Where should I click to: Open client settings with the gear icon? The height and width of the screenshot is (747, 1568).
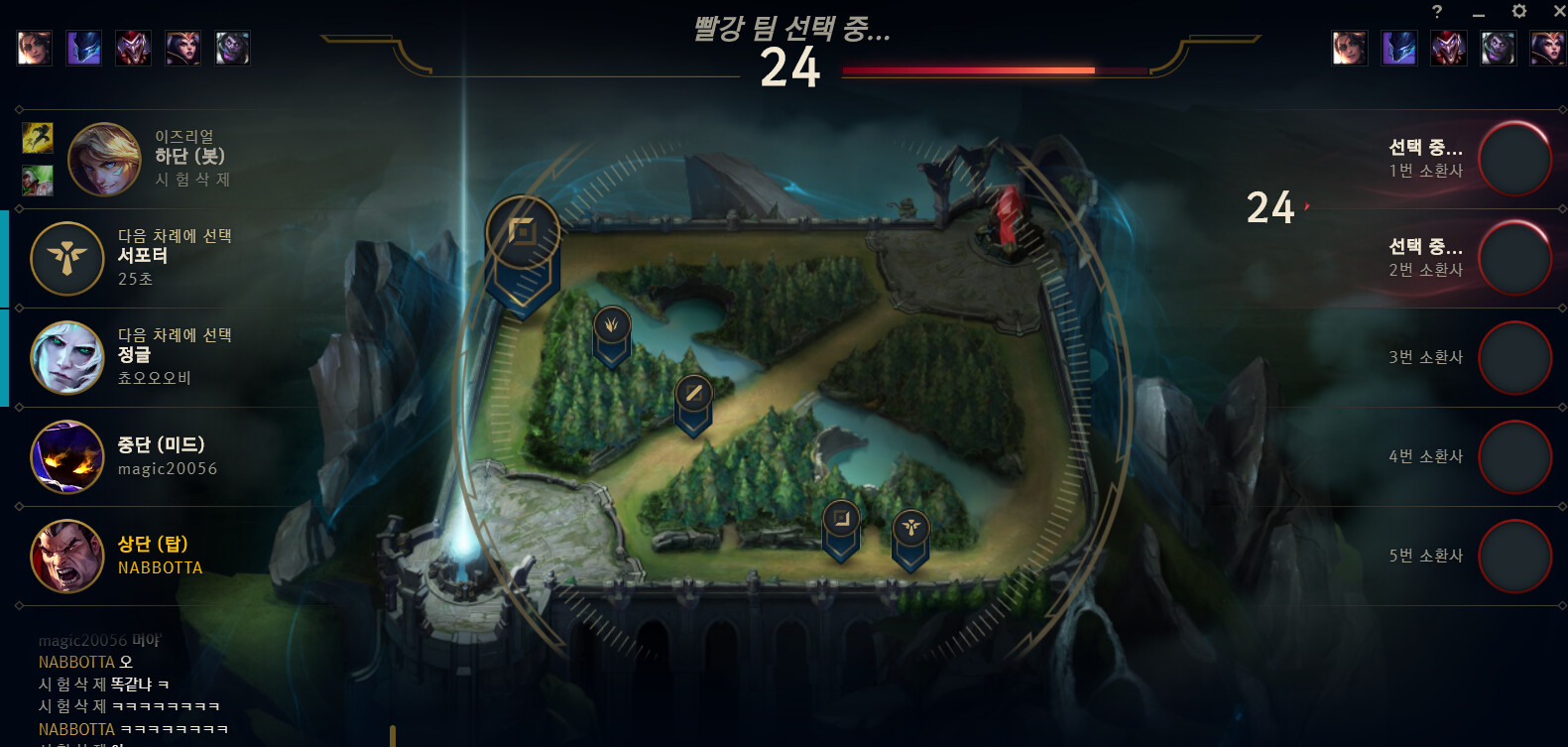pos(1518,12)
